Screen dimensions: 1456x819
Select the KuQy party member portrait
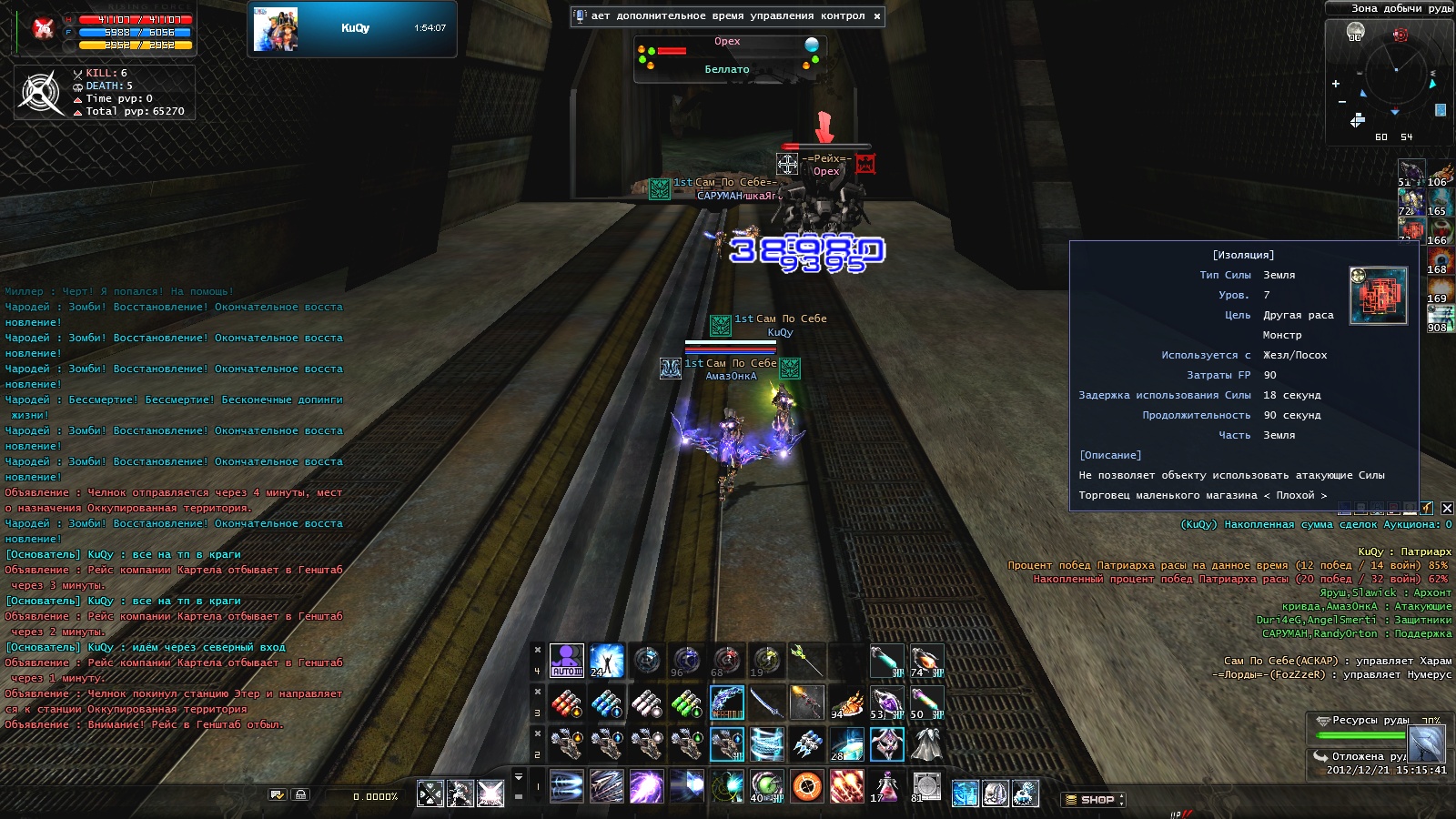[x=276, y=29]
